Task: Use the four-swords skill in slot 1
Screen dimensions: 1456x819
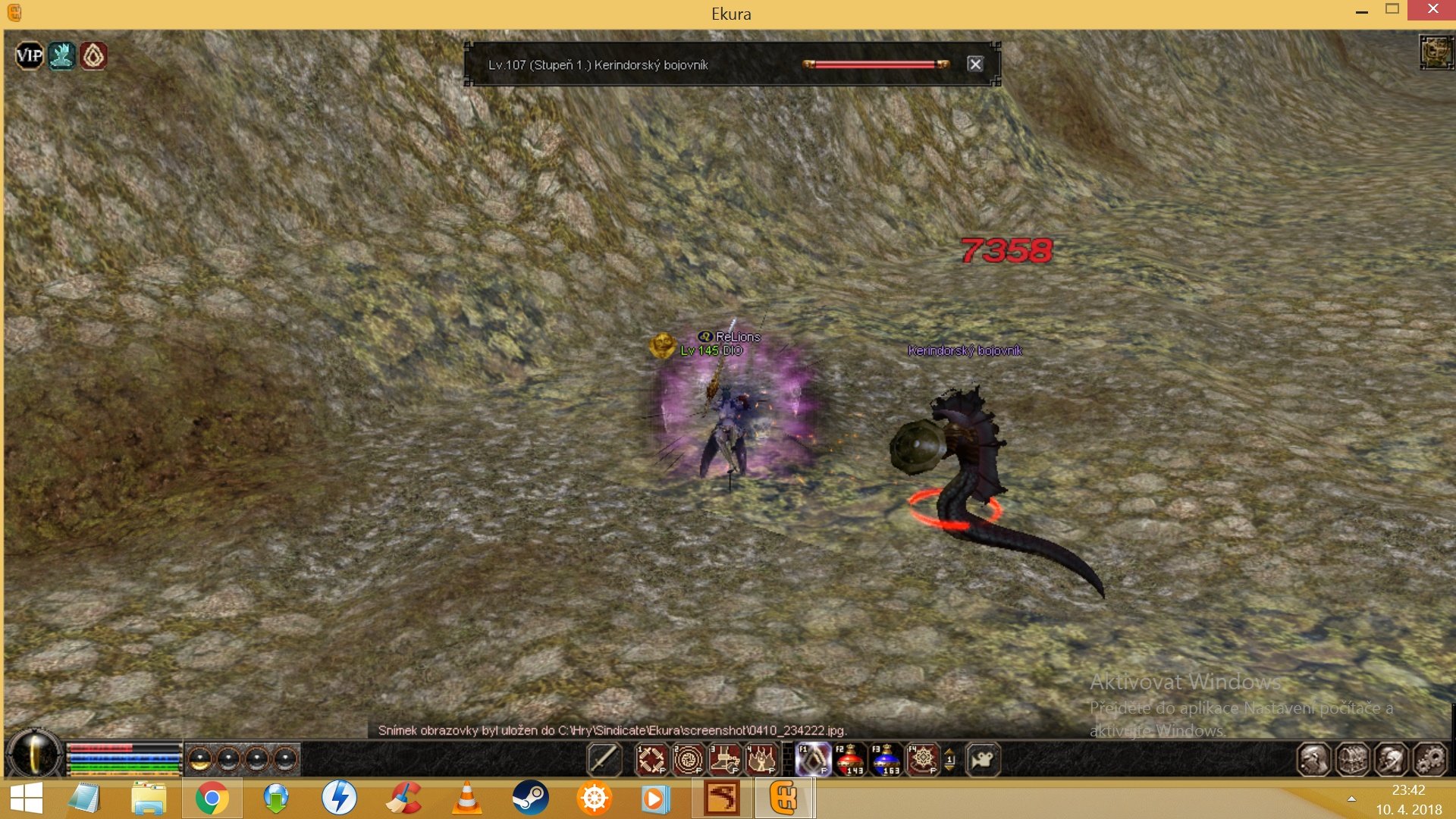Action: (651, 759)
